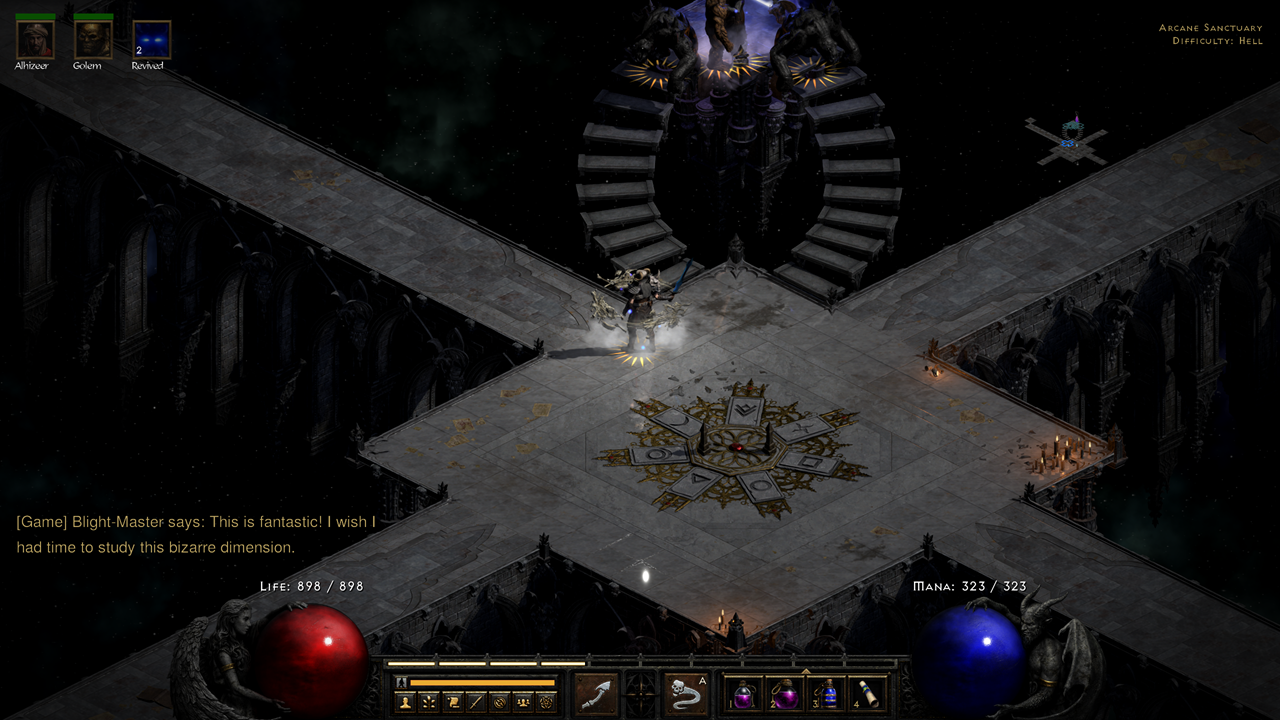1280x720 pixels.
Task: Click the Revived minion portrait
Action: pos(151,40)
